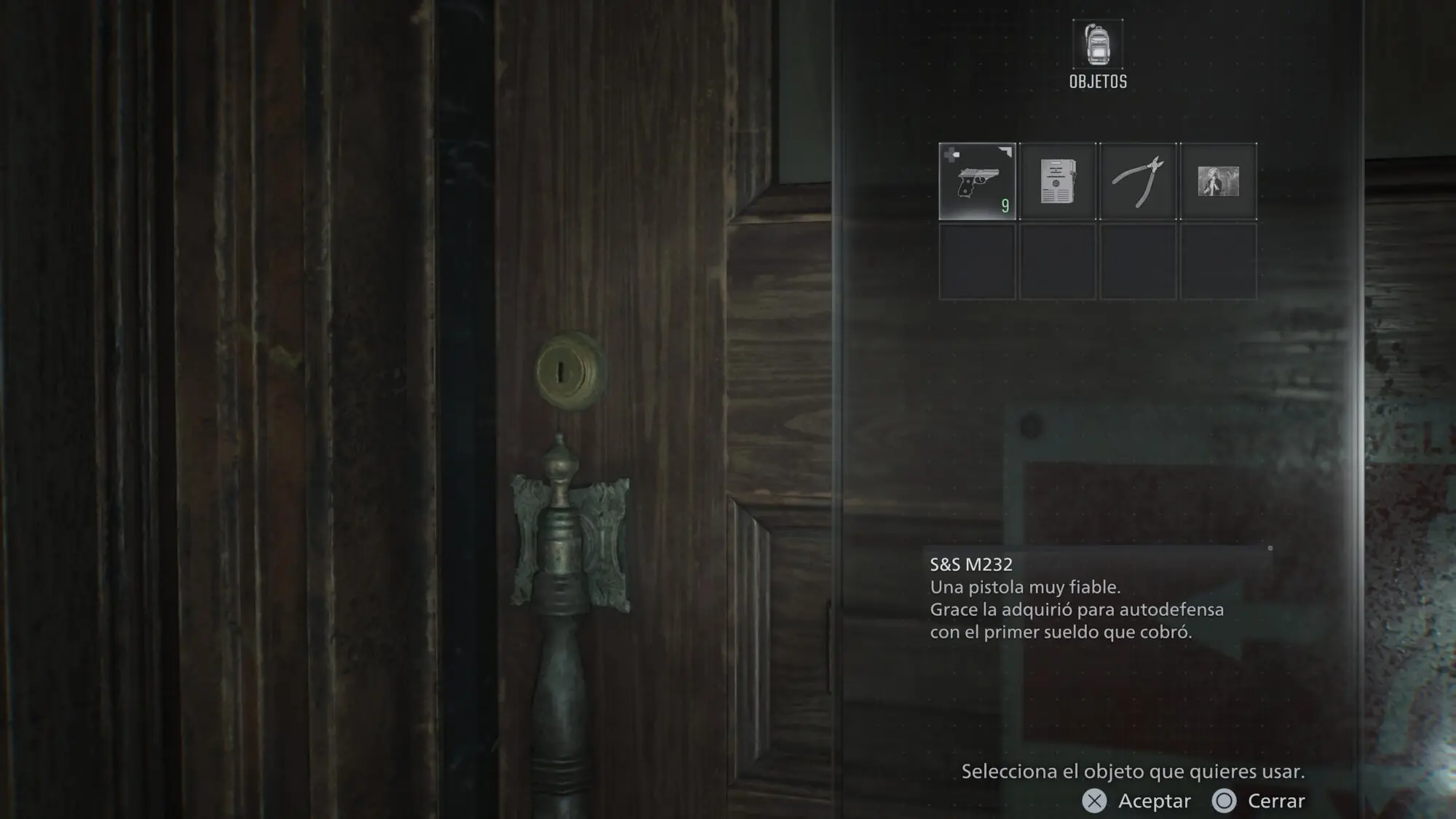Screen dimensions: 1456x819
Task: Choose the document file item
Action: [x=1057, y=181]
